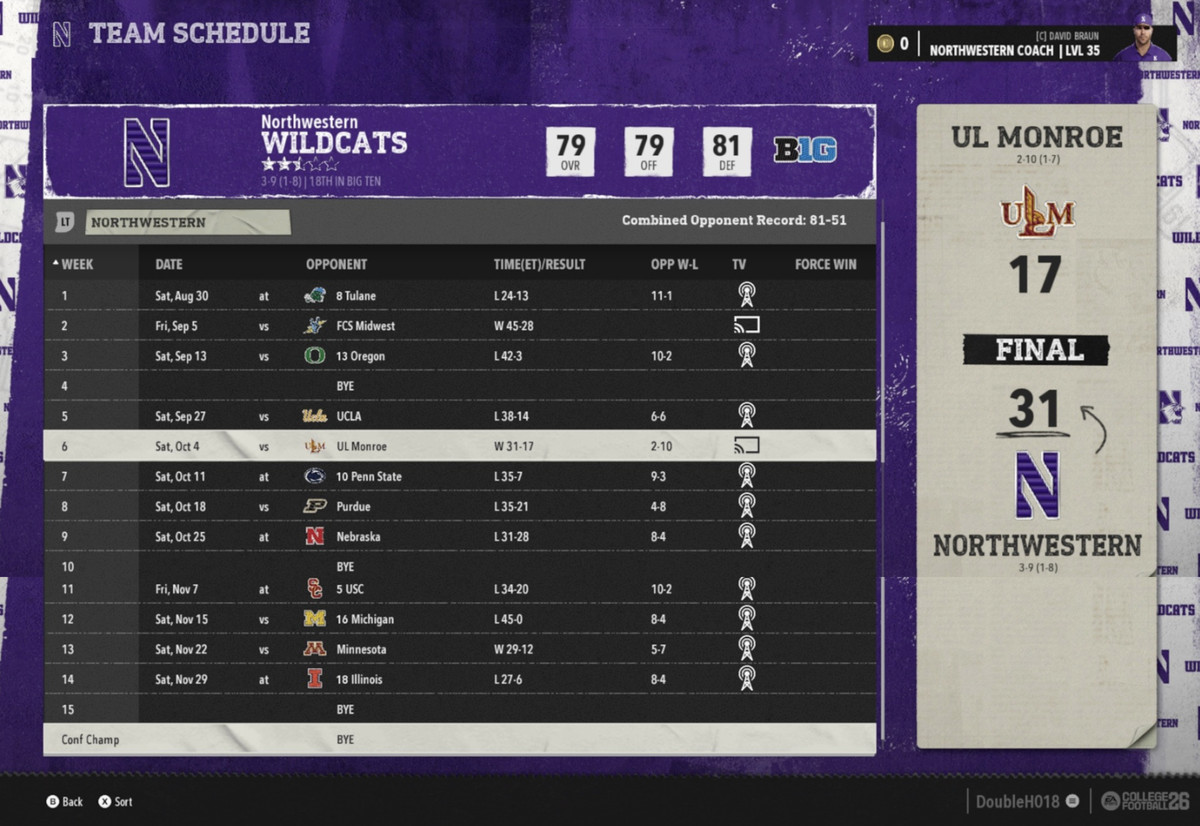The image size is (1200, 826).
Task: Open the Northwestern team selector field
Action: (x=187, y=223)
